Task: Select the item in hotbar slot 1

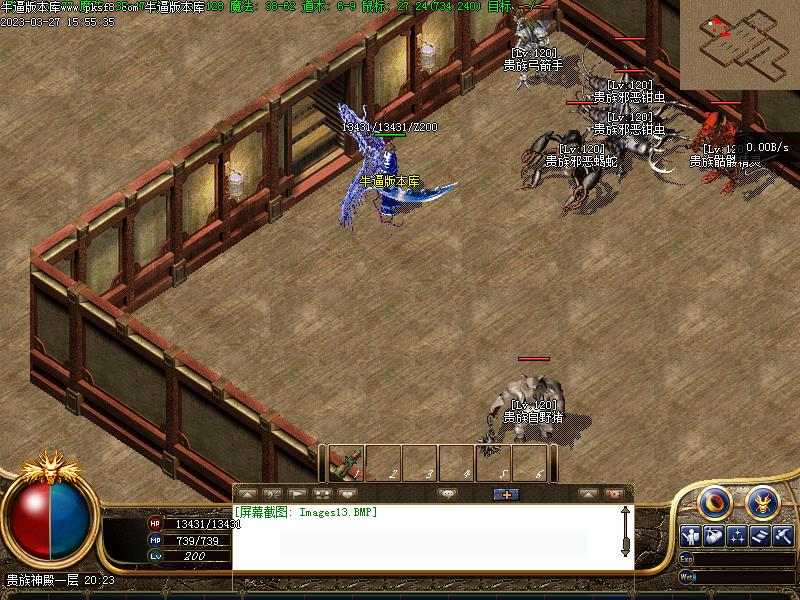Action: pos(346,462)
